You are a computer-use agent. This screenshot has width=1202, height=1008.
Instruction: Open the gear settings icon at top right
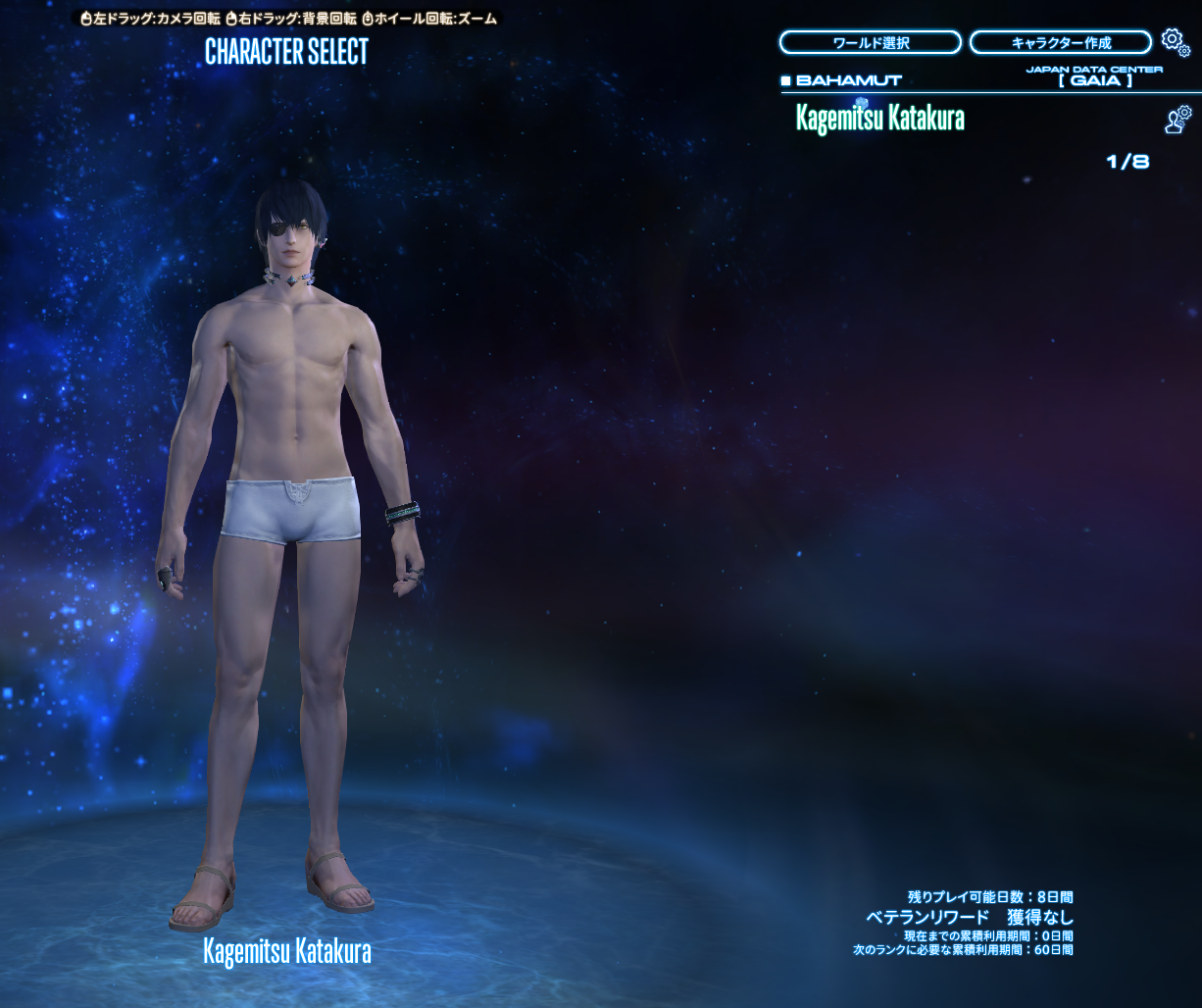tap(1173, 40)
